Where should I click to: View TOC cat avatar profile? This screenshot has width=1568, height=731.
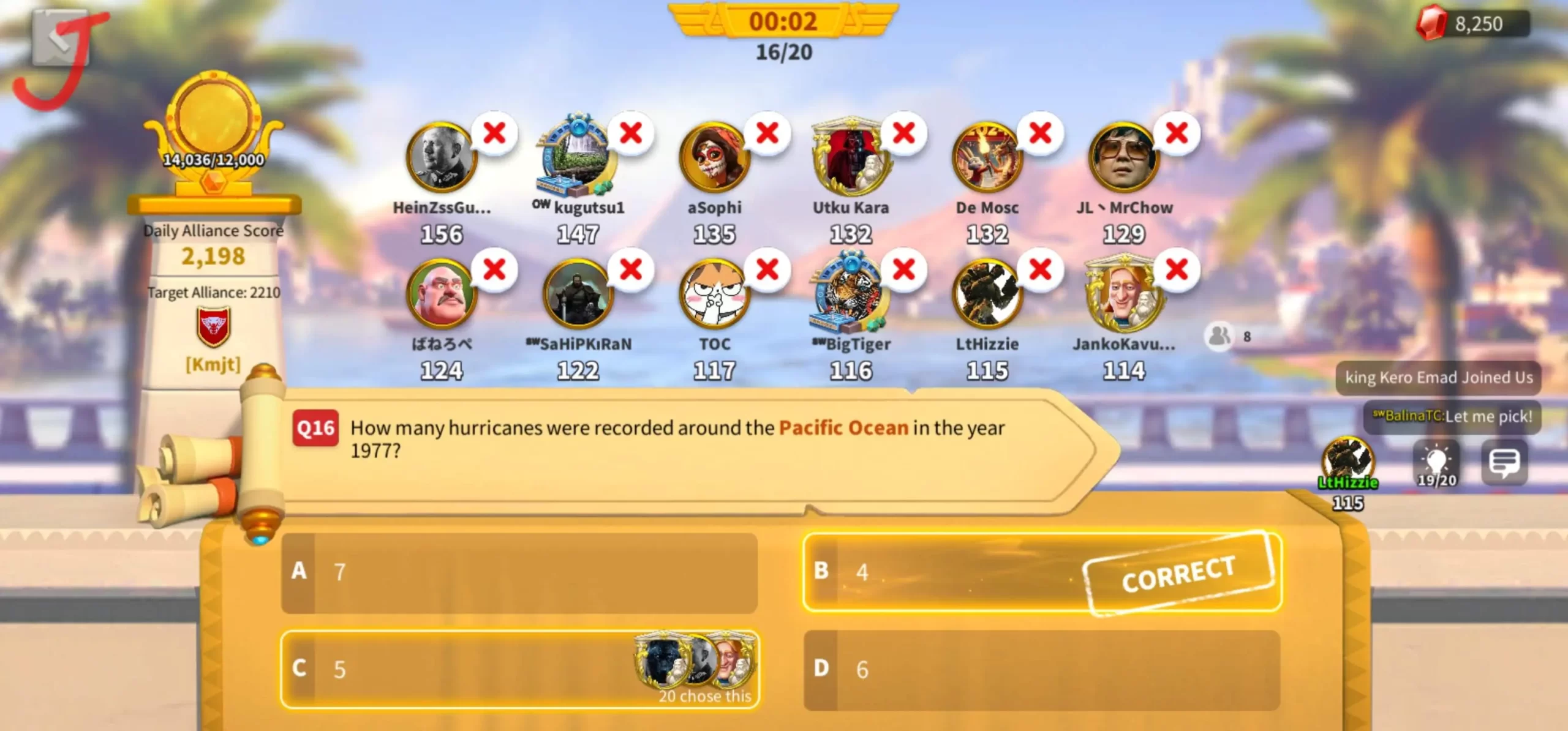coord(714,294)
